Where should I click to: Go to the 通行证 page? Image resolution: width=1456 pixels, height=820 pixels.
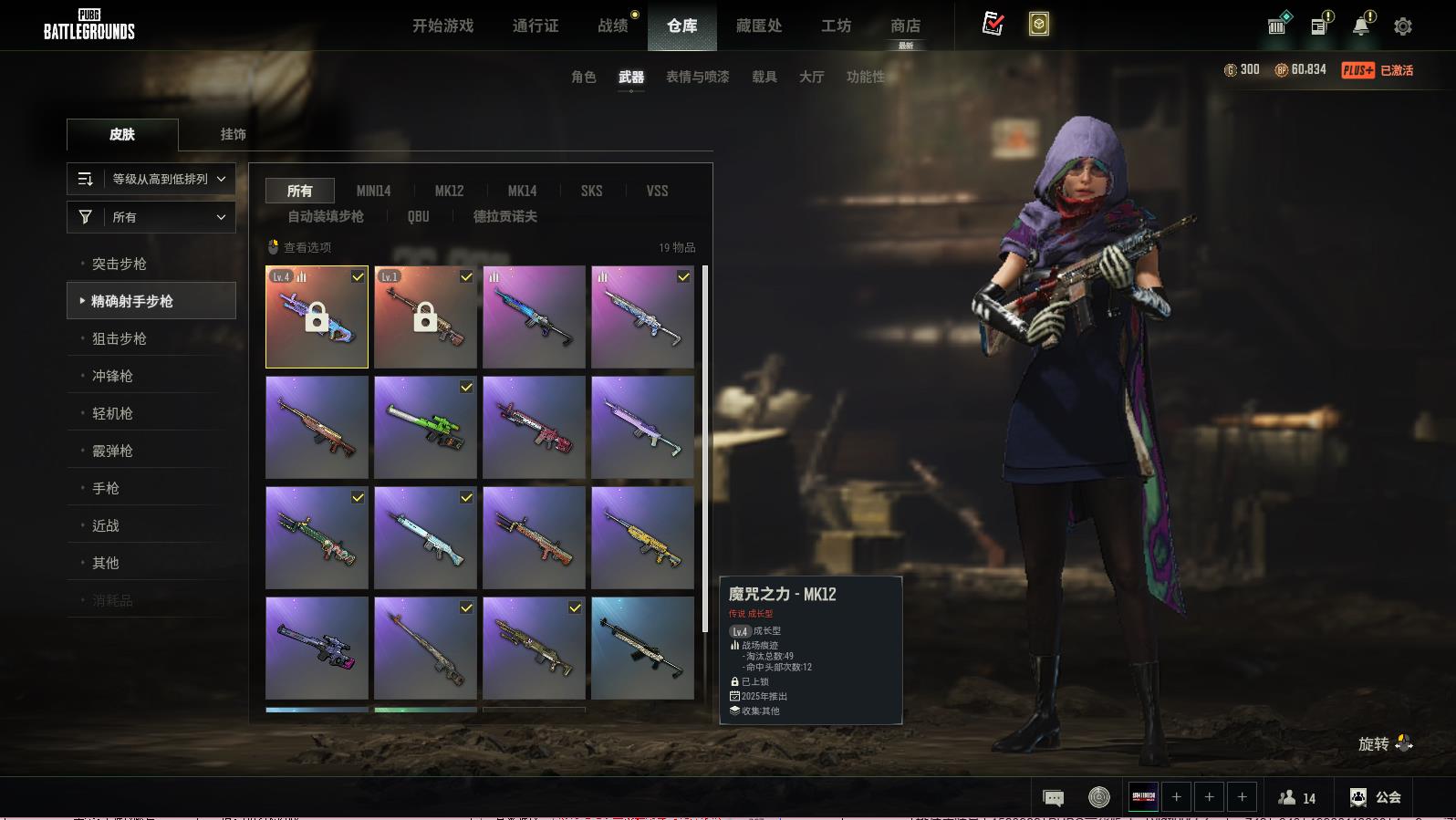coord(536,26)
